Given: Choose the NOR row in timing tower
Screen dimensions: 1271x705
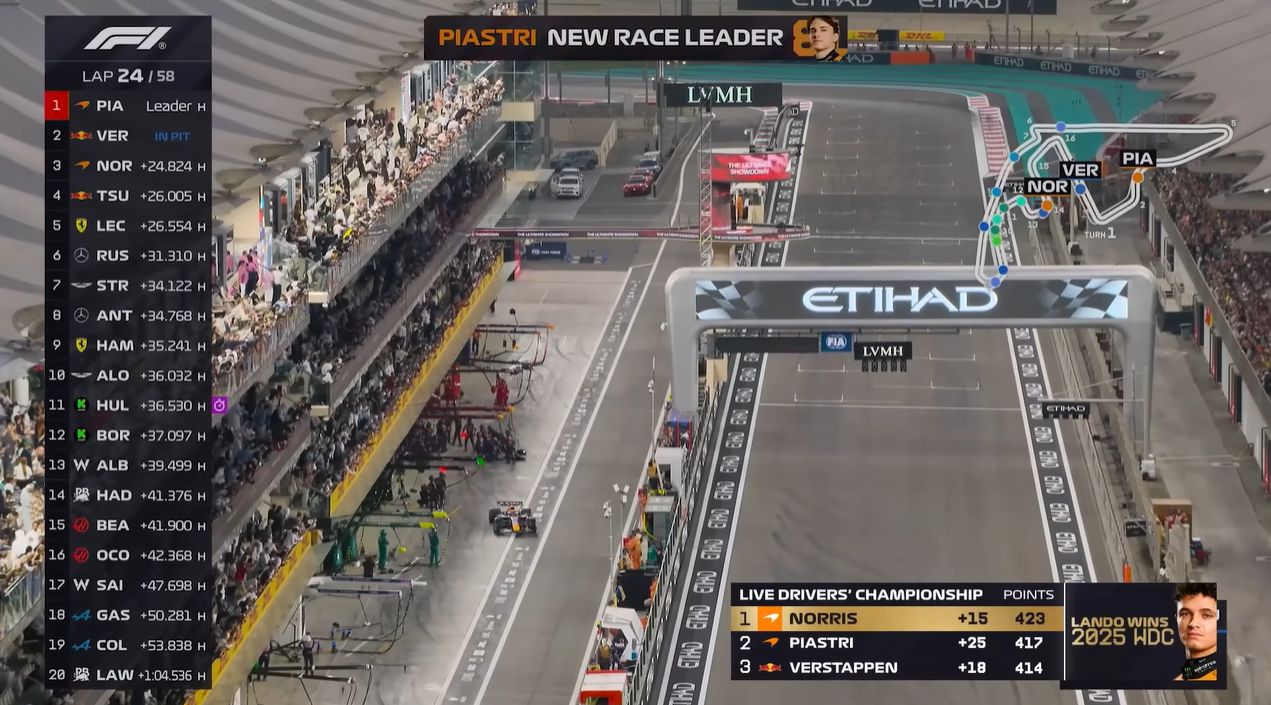Looking at the screenshot, I should point(127,165).
